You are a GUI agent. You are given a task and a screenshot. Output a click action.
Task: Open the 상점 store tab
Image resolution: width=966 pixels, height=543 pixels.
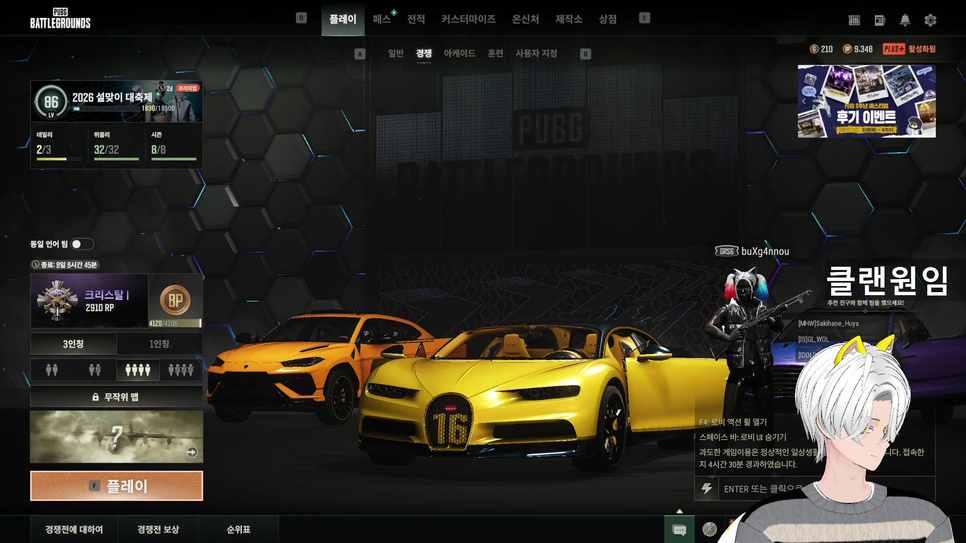[x=608, y=19]
